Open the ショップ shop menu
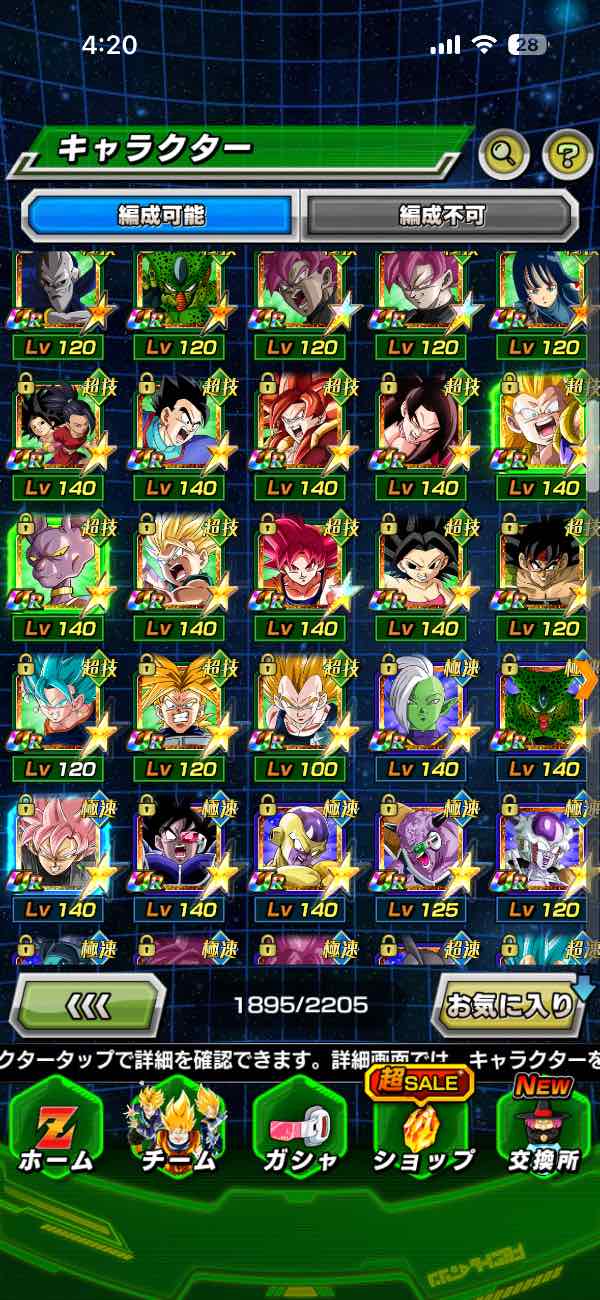Image resolution: width=600 pixels, height=1300 pixels. (x=421, y=1125)
